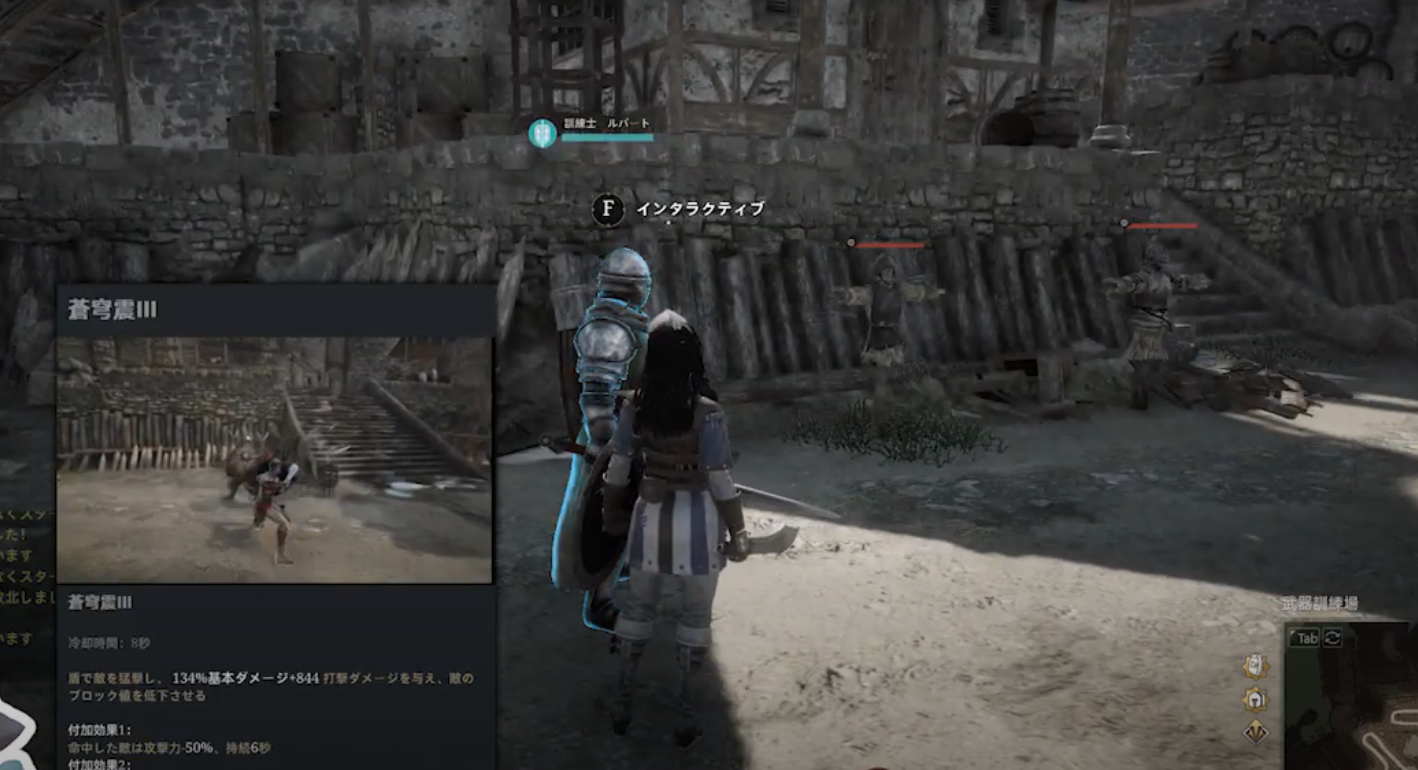Click the triple-arrow diamond icon

pos(1255,732)
